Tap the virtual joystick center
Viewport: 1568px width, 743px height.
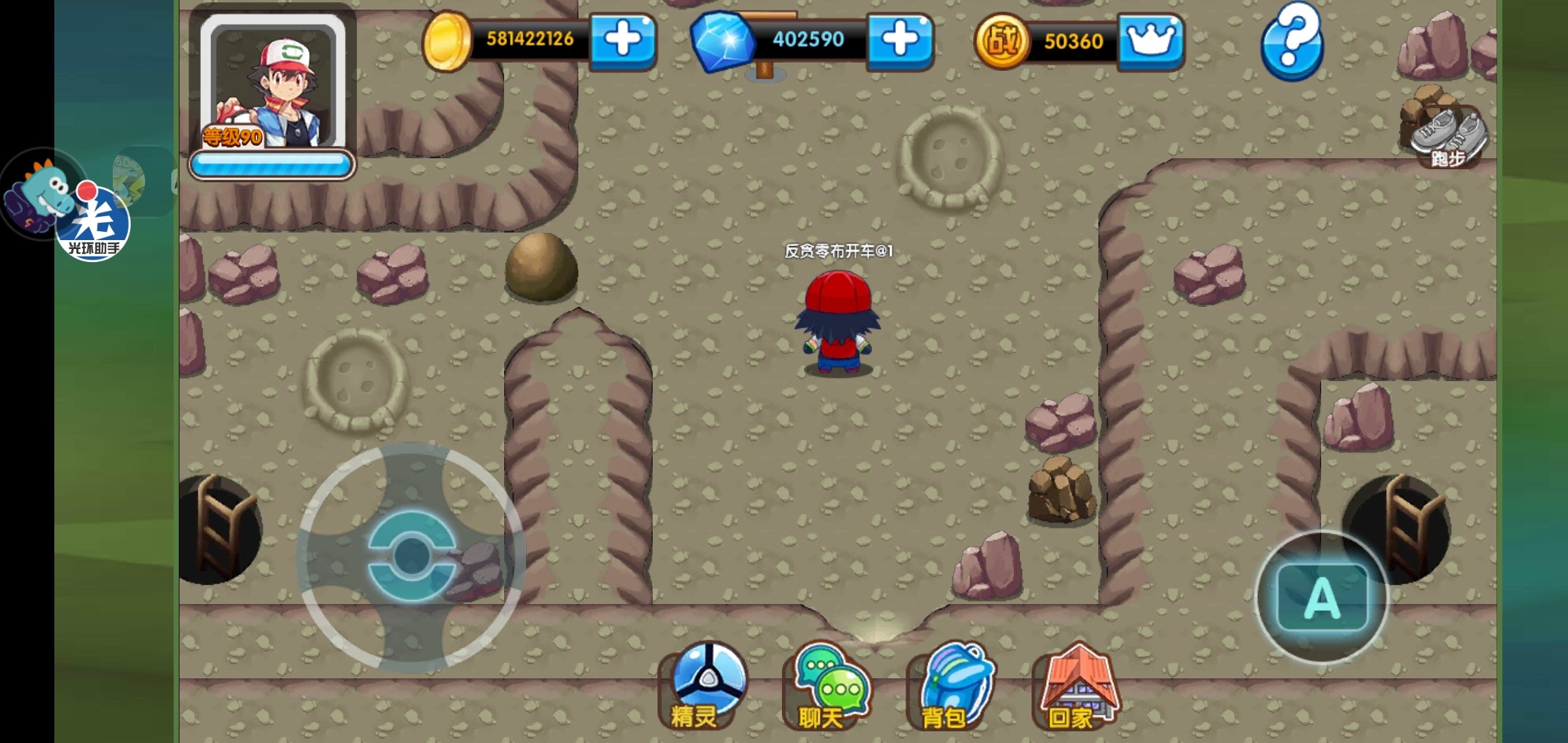(411, 556)
